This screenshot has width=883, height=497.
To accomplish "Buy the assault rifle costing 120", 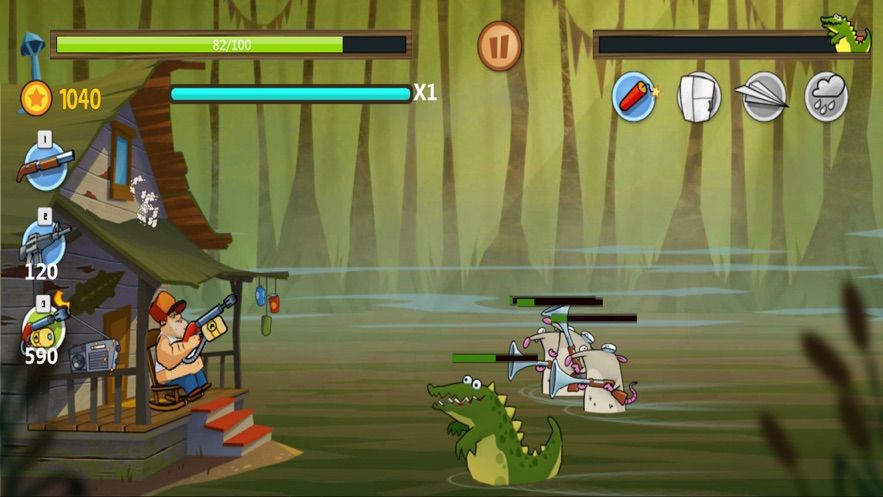I will coord(44,241).
